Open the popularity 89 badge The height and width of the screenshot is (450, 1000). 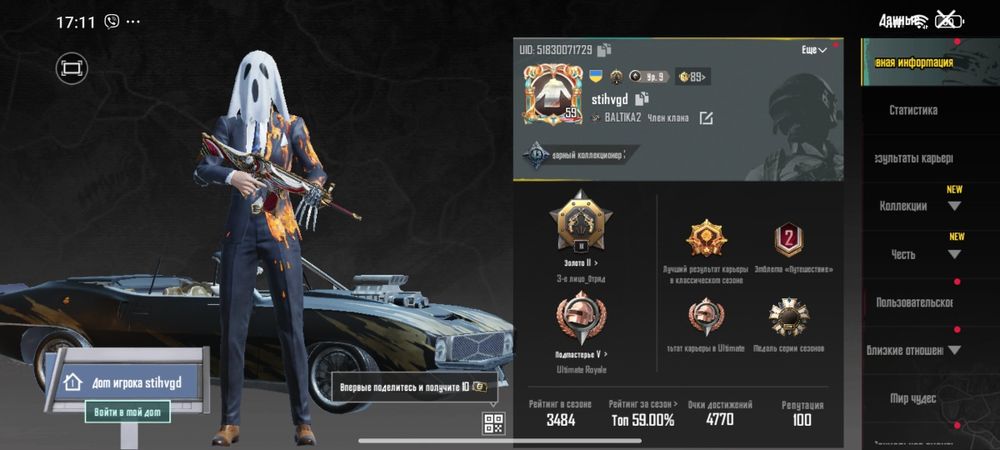692,76
